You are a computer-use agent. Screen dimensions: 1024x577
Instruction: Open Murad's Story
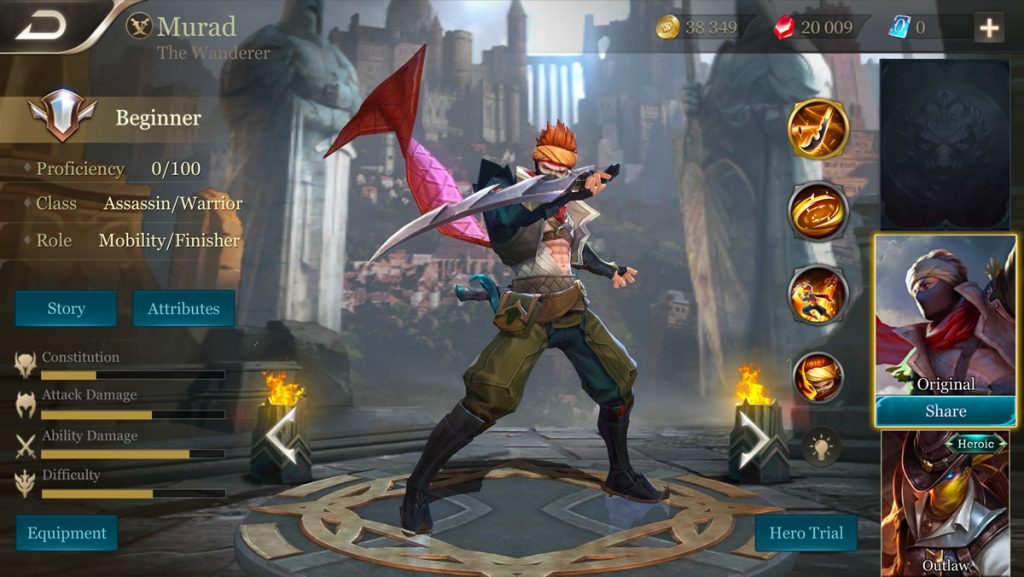[x=66, y=308]
